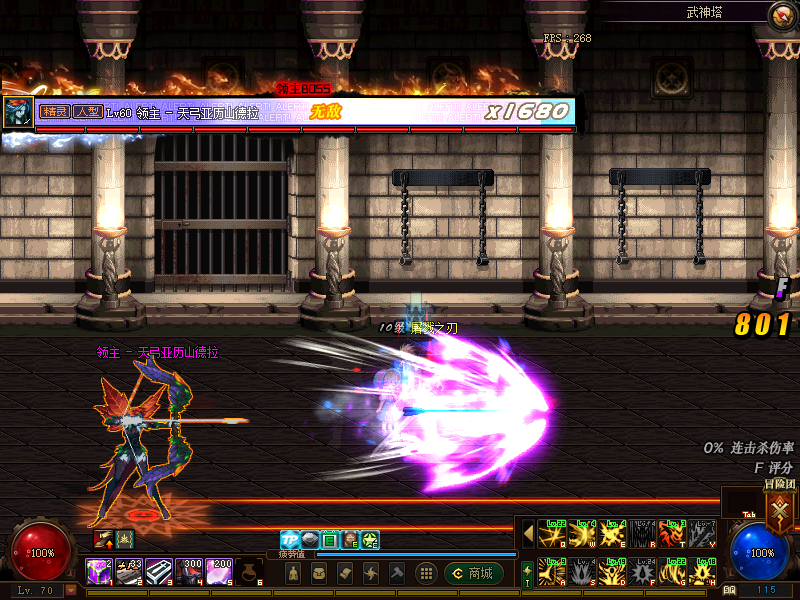Screen dimensions: 800x600
Task: Click the green star icon above the fatigue bar
Action: pos(370,540)
